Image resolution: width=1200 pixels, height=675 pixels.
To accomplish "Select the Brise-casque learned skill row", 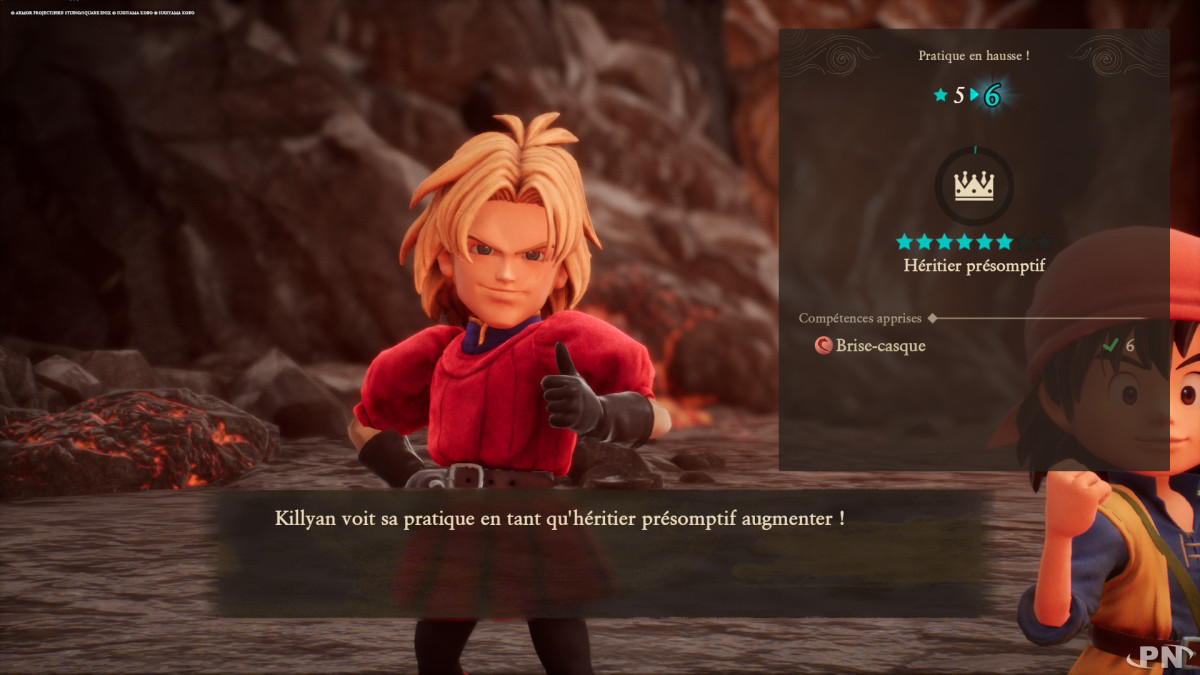I will (x=870, y=346).
